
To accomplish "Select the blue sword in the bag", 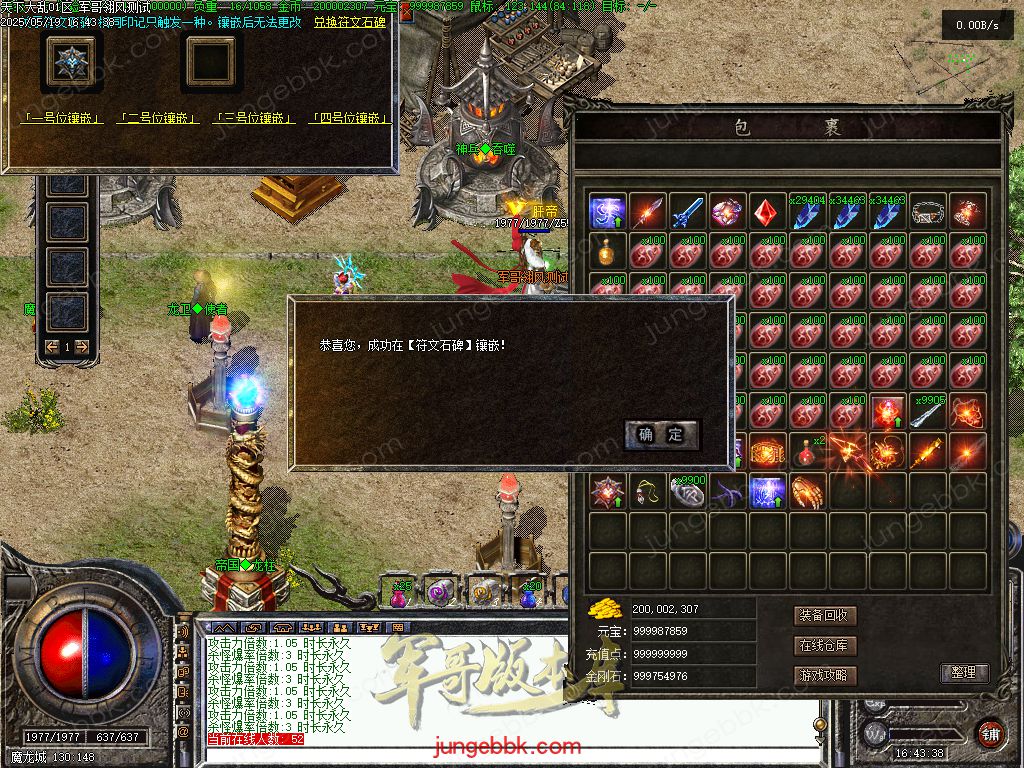I will point(688,212).
